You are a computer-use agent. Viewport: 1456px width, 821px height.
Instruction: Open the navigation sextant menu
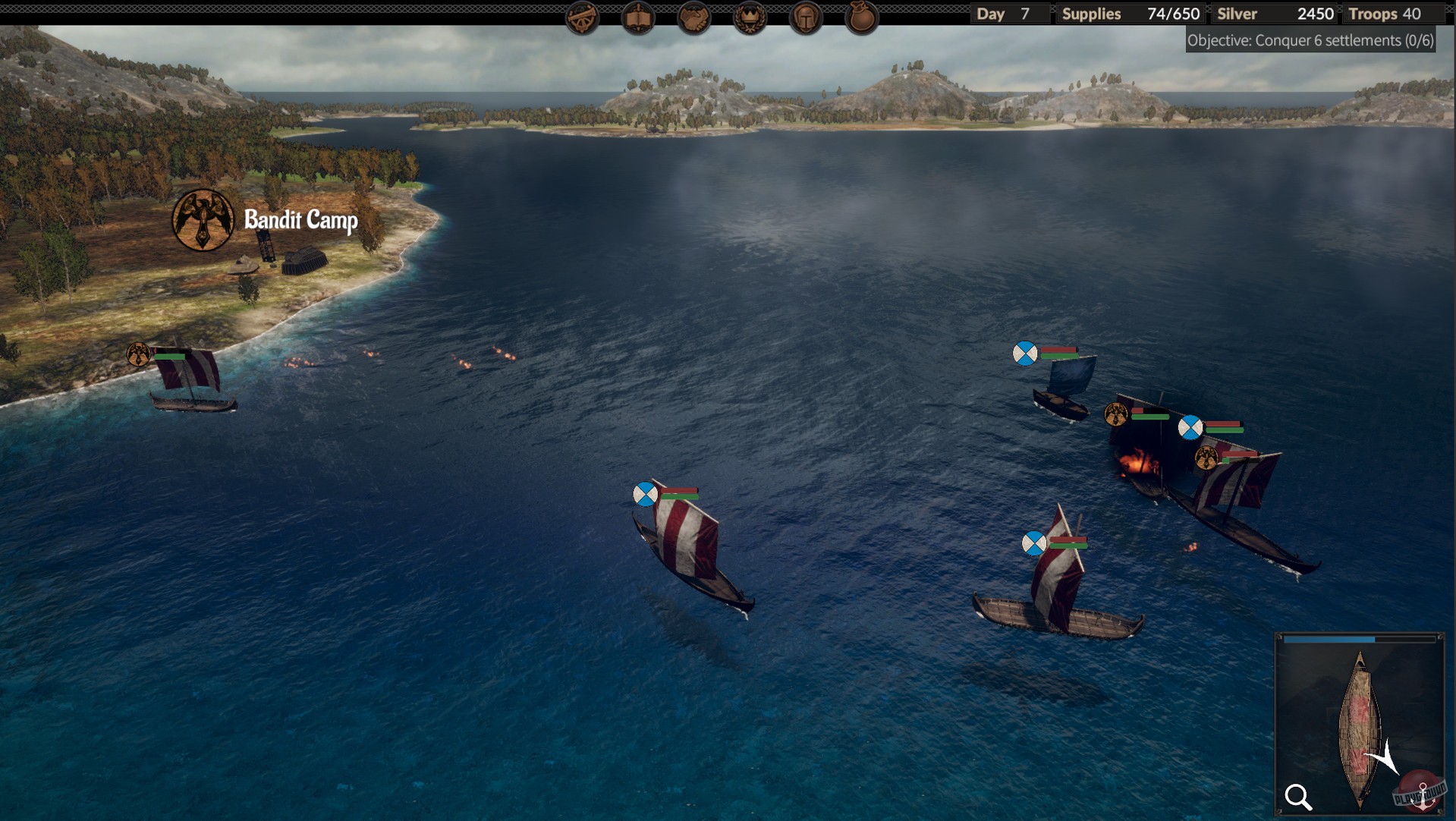click(x=582, y=17)
